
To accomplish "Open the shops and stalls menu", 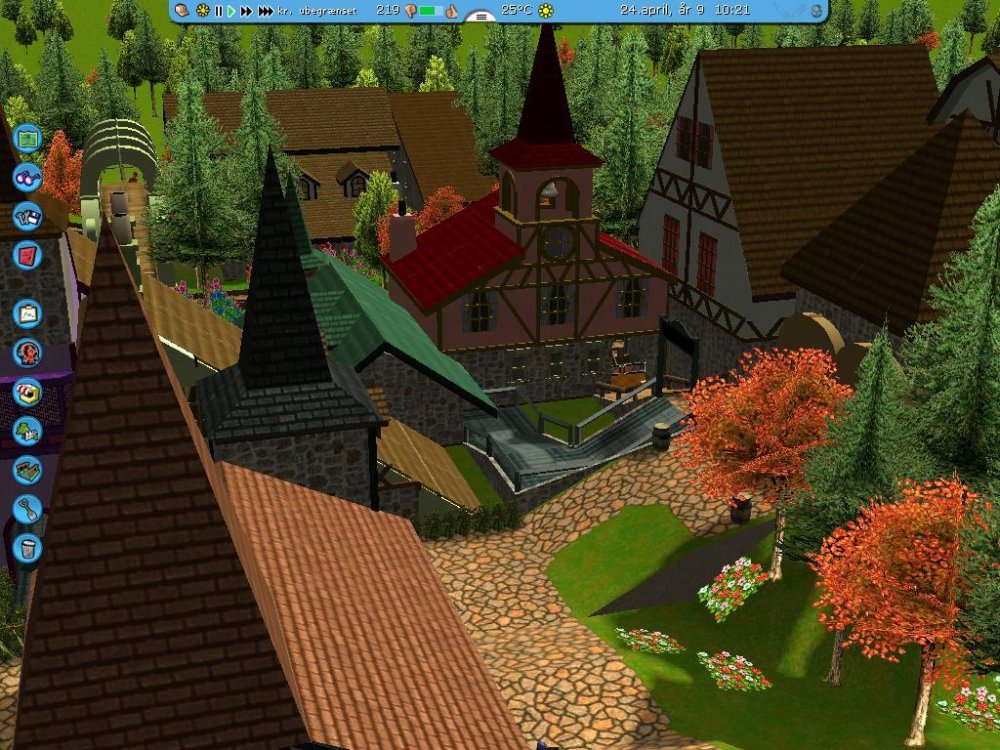I will 27,391.
